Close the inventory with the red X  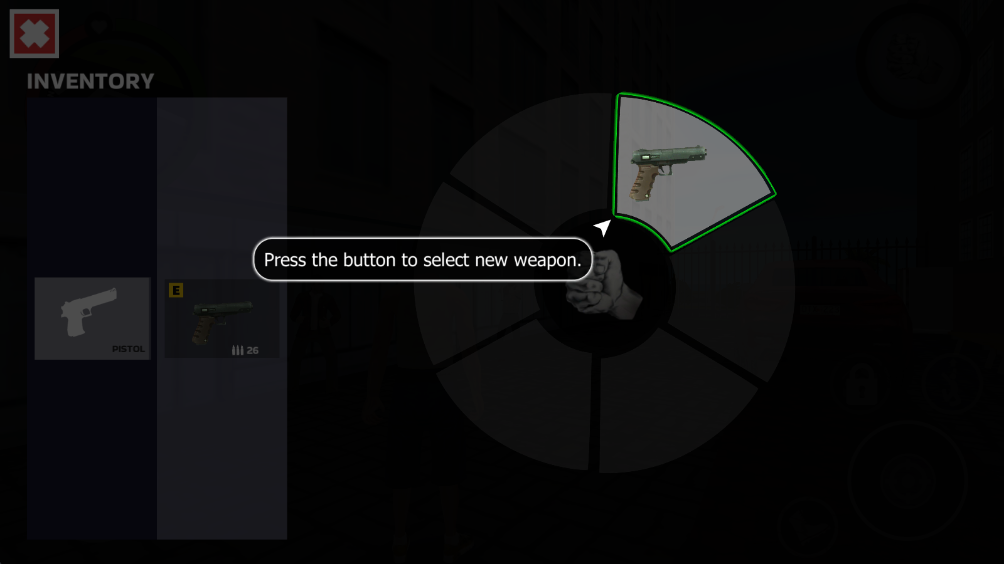coord(34,34)
